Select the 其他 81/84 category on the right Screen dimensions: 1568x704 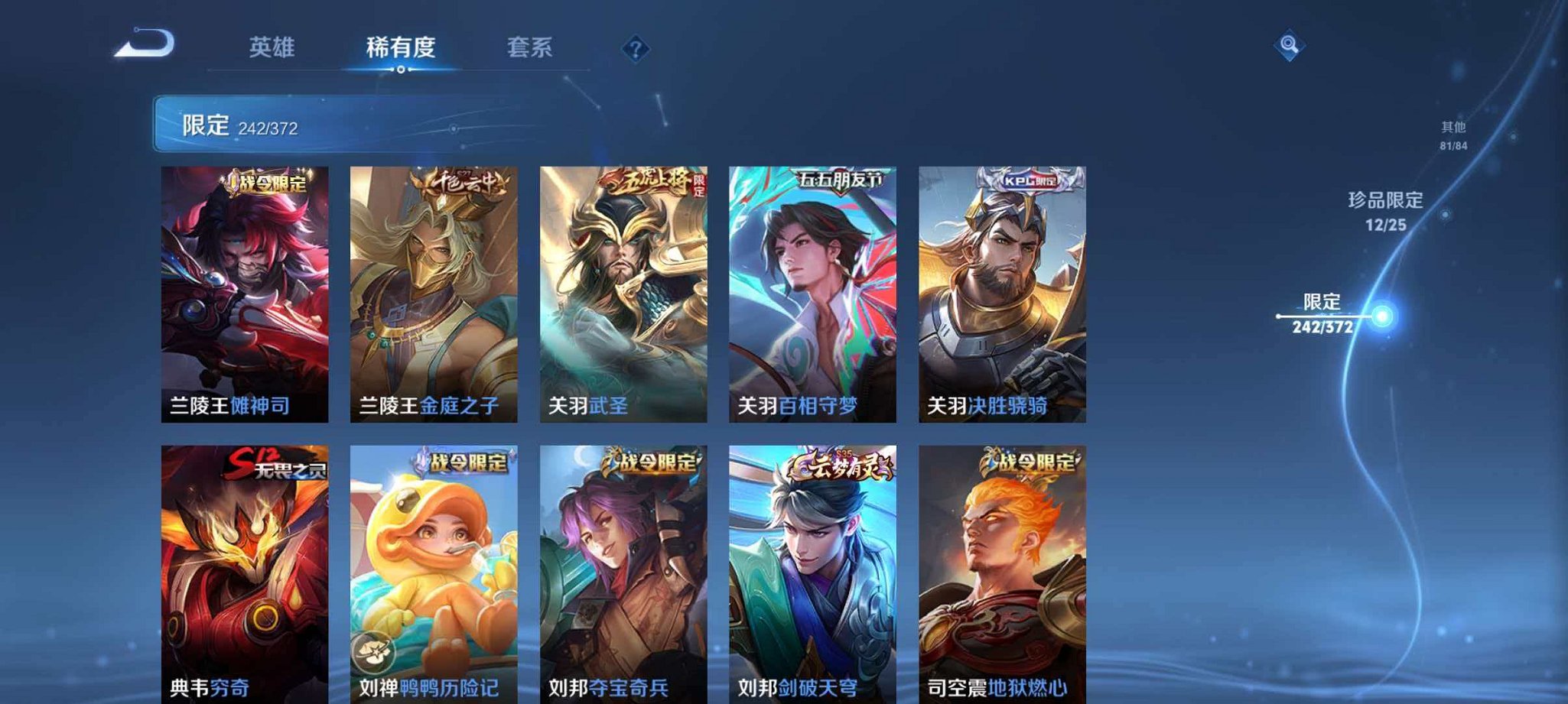(x=1453, y=130)
